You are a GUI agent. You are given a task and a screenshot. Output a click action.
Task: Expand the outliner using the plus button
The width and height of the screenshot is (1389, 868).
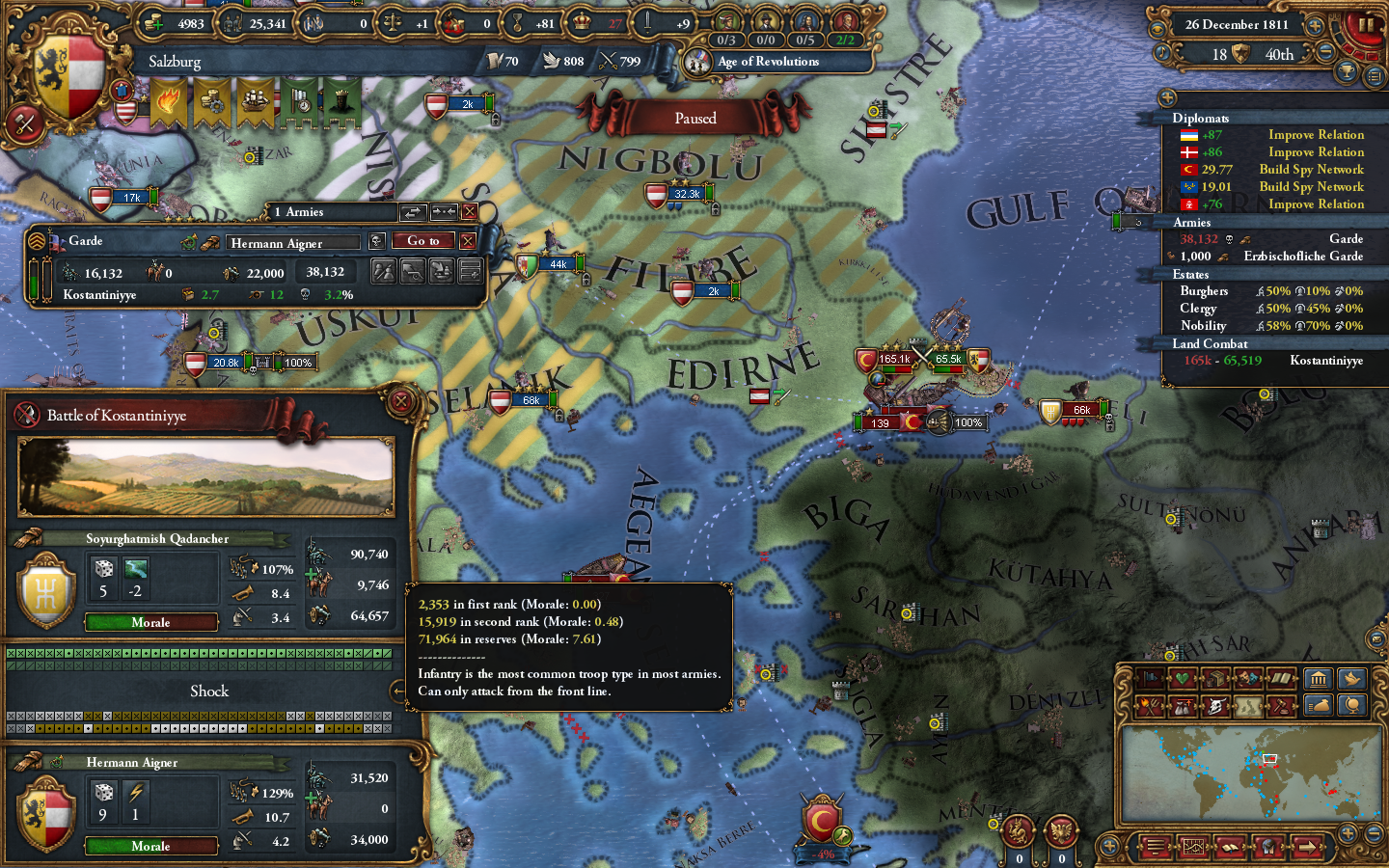(1166, 97)
